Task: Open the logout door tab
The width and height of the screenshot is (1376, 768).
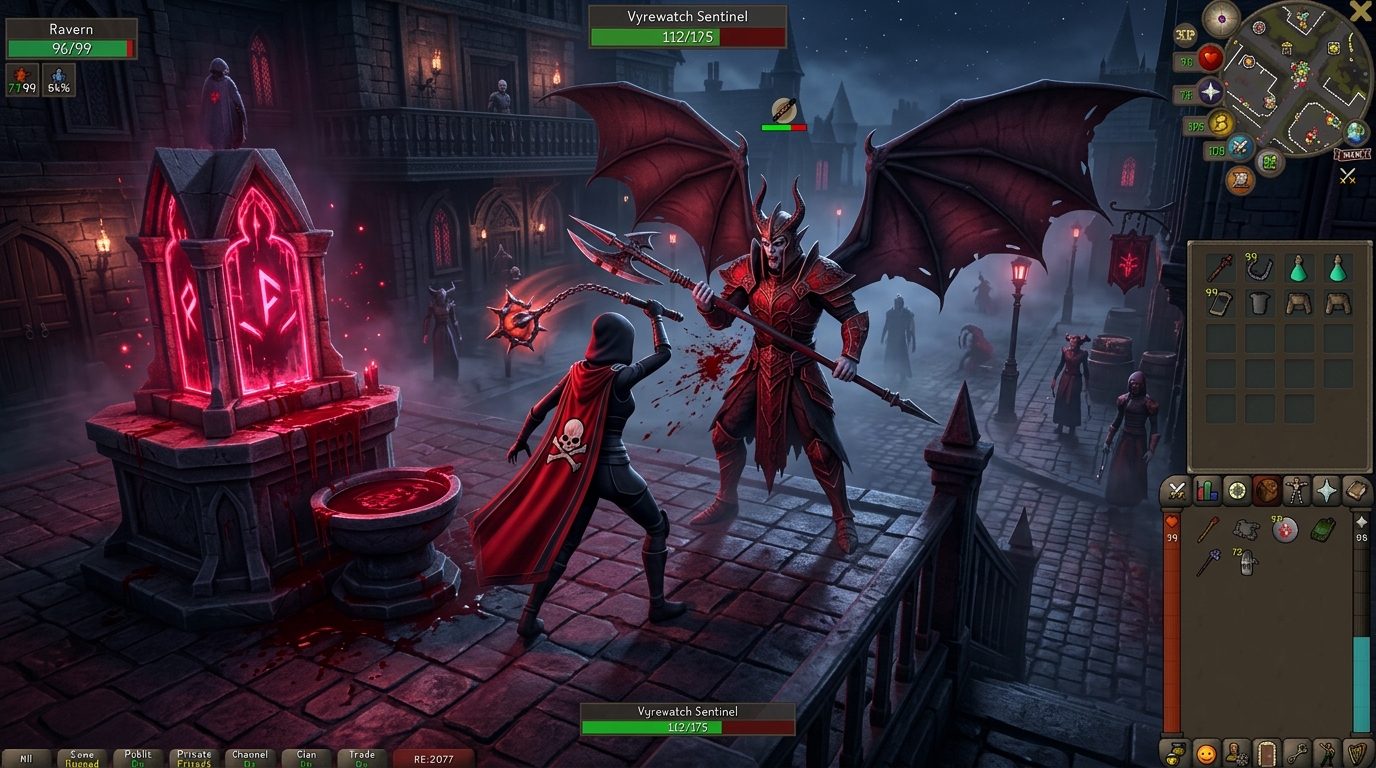Action: tap(1267, 753)
